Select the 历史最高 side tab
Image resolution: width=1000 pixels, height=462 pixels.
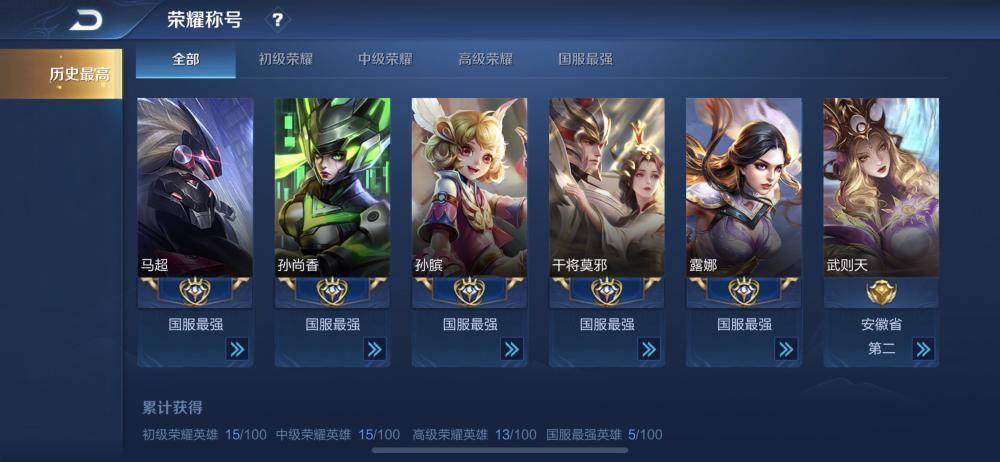[62, 74]
